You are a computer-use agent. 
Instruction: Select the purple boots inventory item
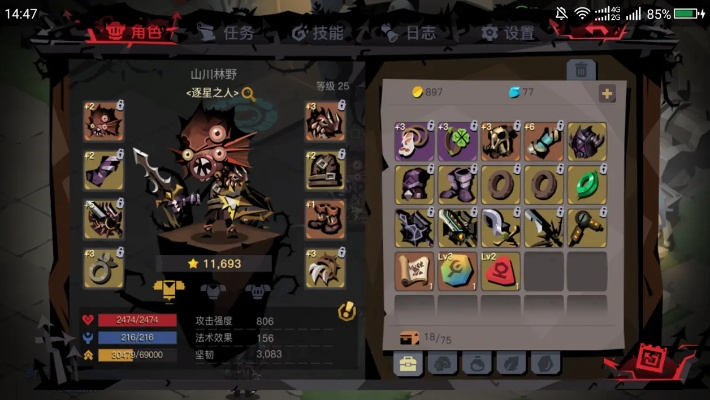pyautogui.click(x=458, y=185)
